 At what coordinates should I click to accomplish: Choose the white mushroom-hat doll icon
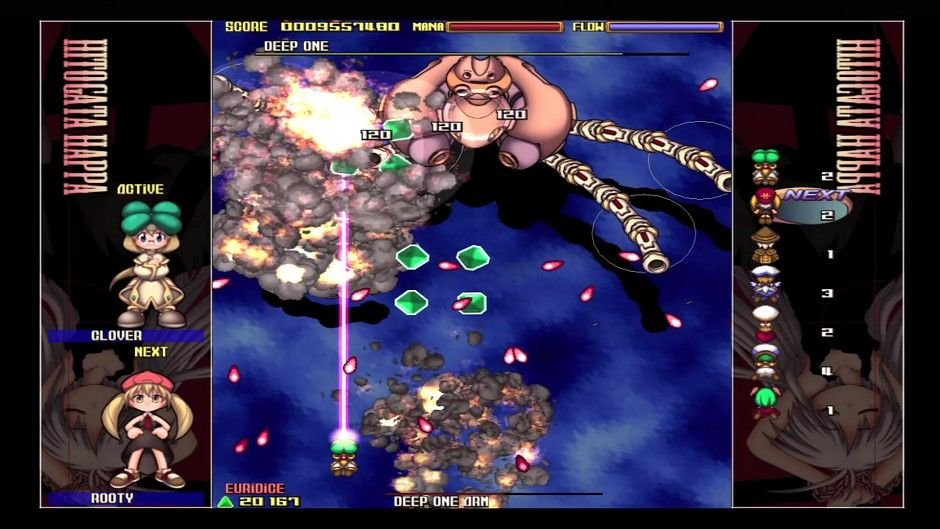click(765, 324)
